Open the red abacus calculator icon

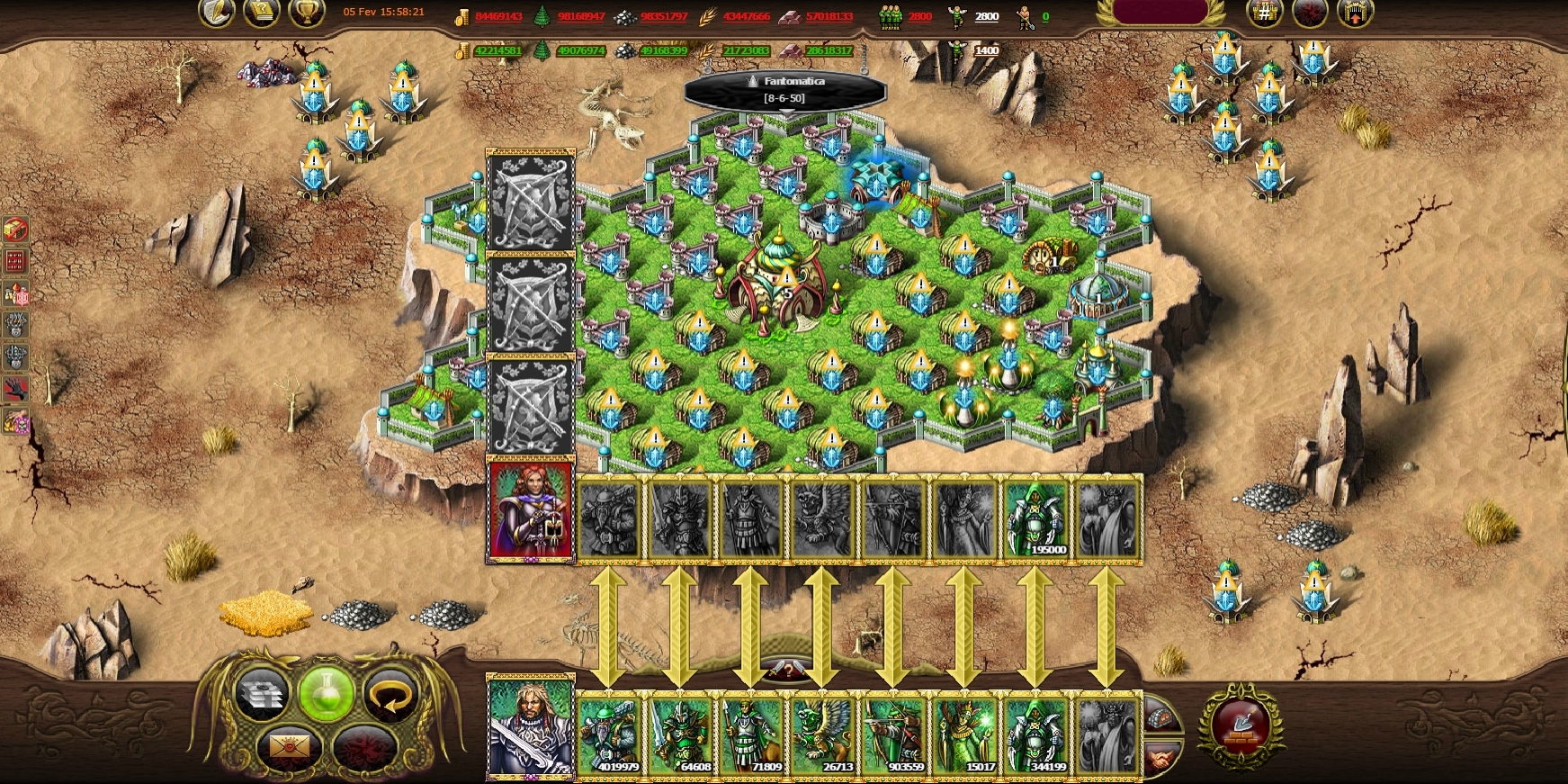click(x=16, y=262)
